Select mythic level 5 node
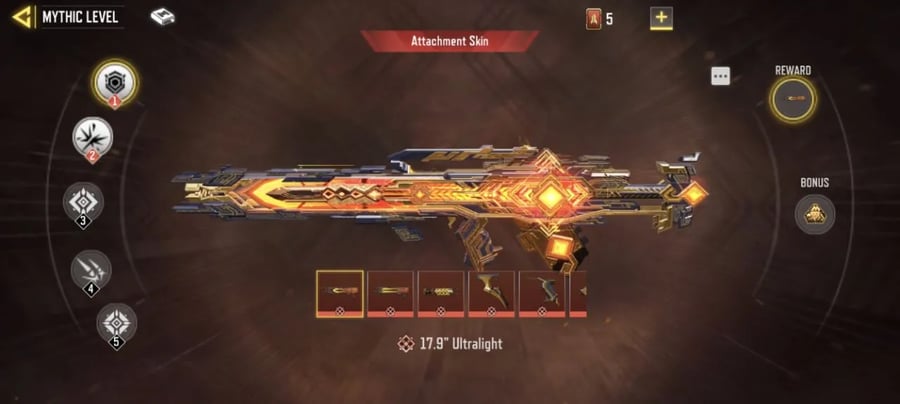Image resolution: width=900 pixels, height=404 pixels. (x=116, y=322)
